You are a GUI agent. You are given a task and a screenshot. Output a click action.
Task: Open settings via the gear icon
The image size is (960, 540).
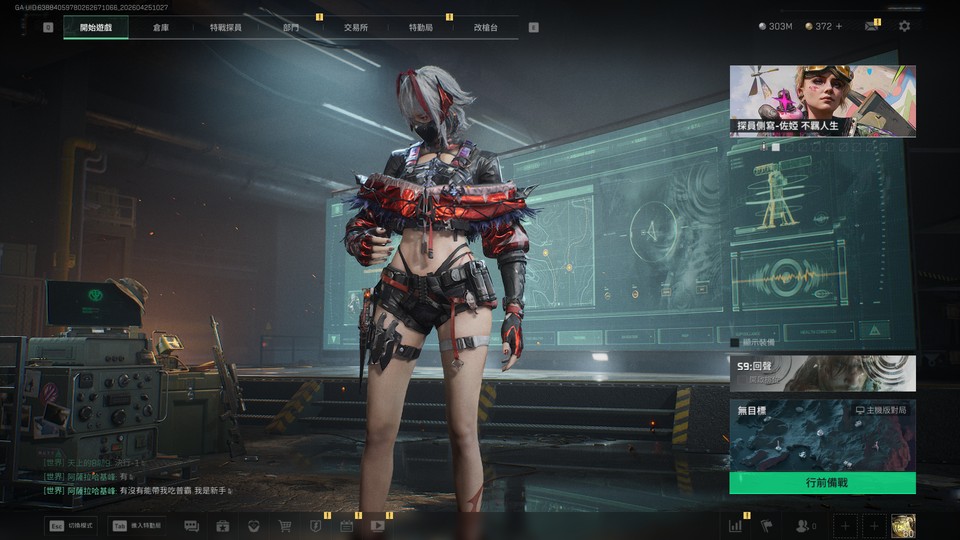904,26
